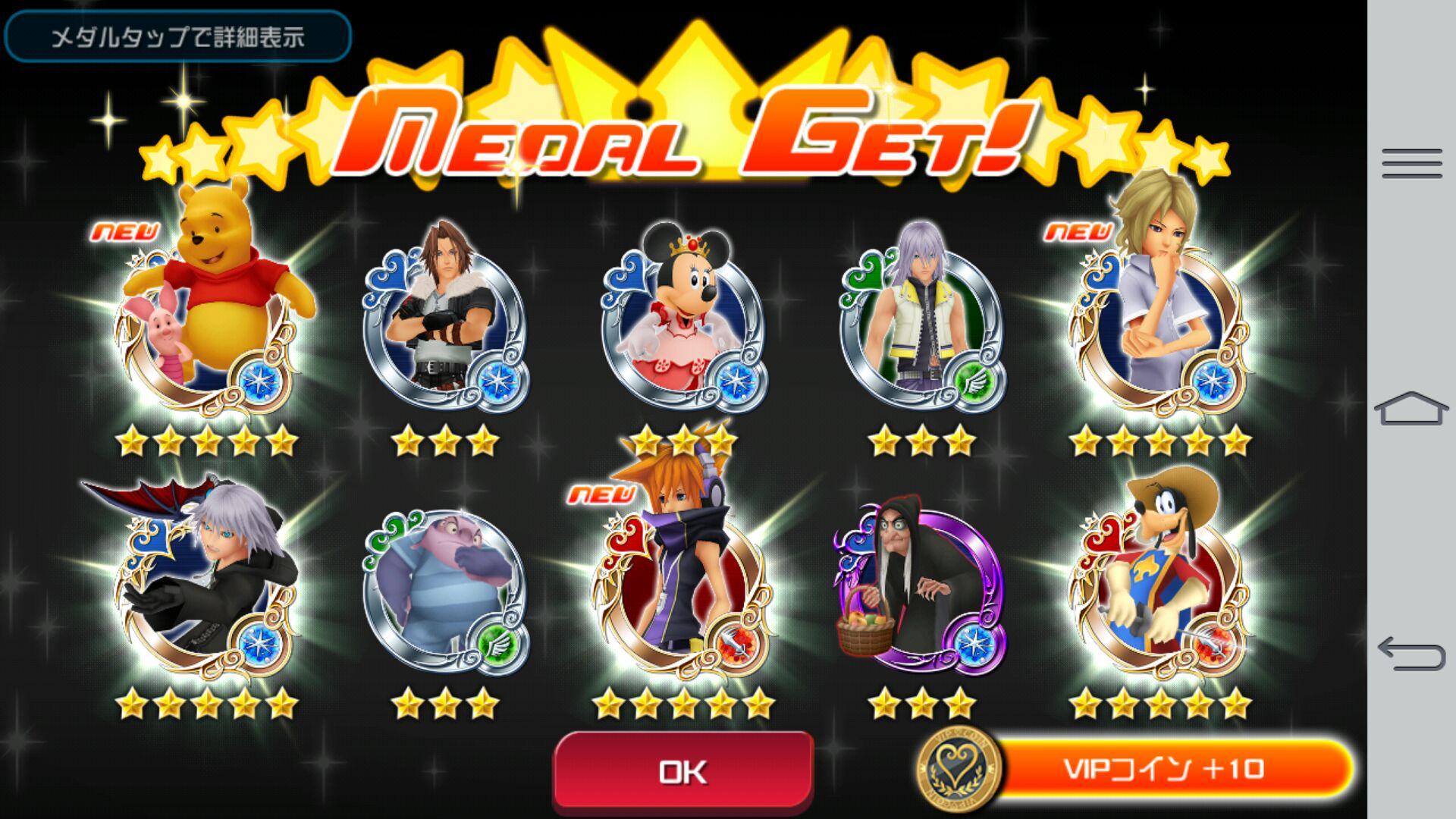Screen dimensions: 1456x819
Task: Open the Android menu button
Action: tap(1411, 163)
